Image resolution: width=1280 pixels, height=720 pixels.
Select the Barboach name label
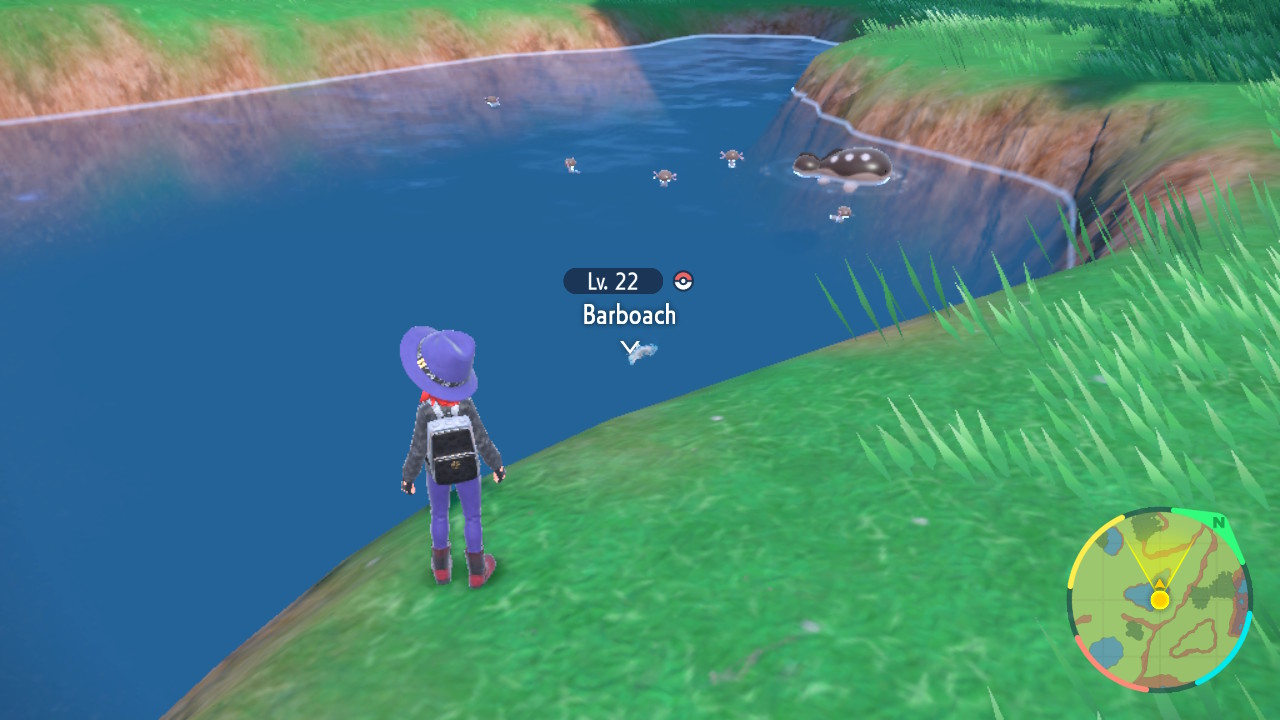pyautogui.click(x=630, y=314)
